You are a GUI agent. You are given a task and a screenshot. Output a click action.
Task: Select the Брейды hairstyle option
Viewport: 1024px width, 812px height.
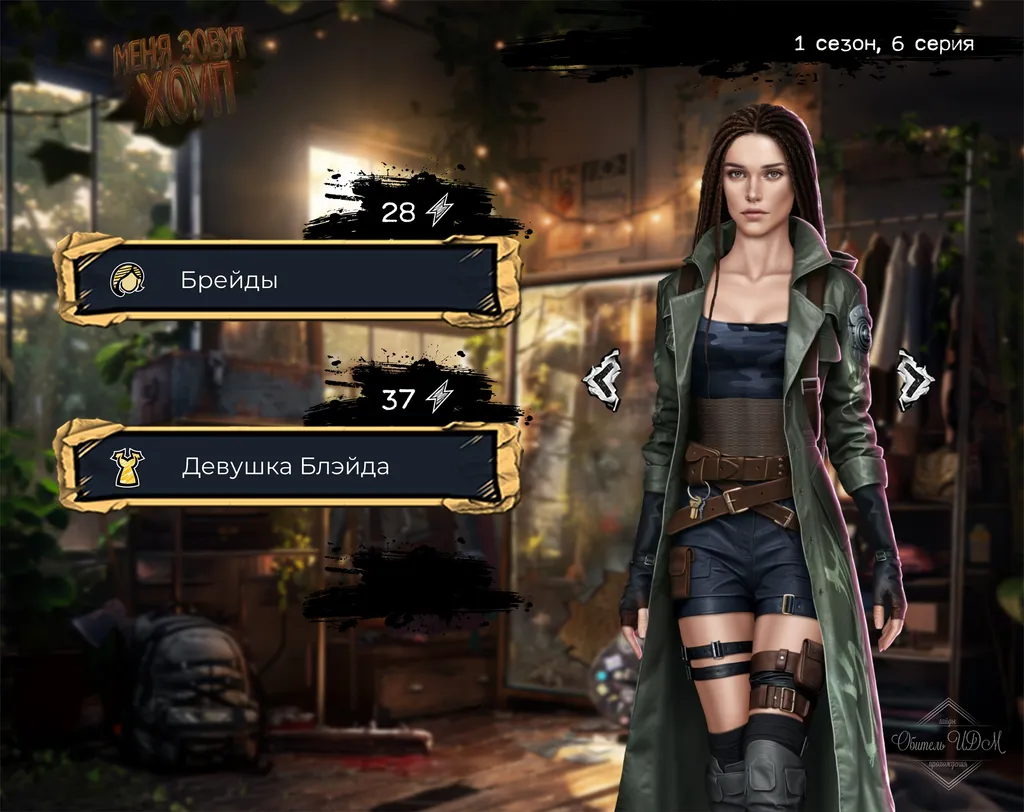286,280
